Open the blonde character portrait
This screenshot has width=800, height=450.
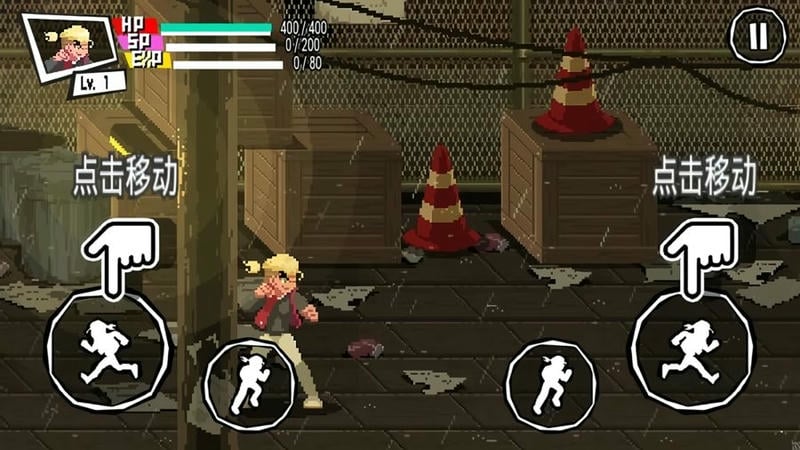pyautogui.click(x=68, y=45)
